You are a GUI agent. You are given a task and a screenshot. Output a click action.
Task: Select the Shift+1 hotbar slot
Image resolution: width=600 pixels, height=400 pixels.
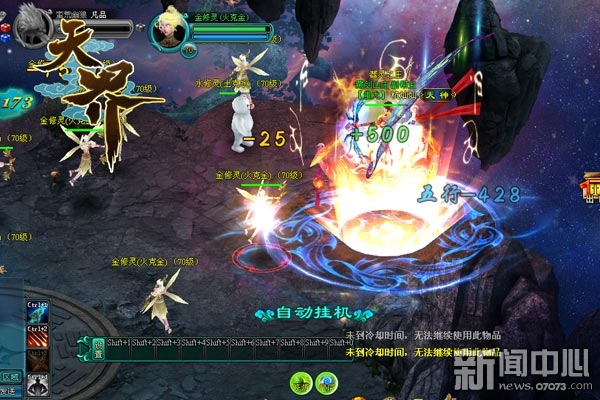118,347
